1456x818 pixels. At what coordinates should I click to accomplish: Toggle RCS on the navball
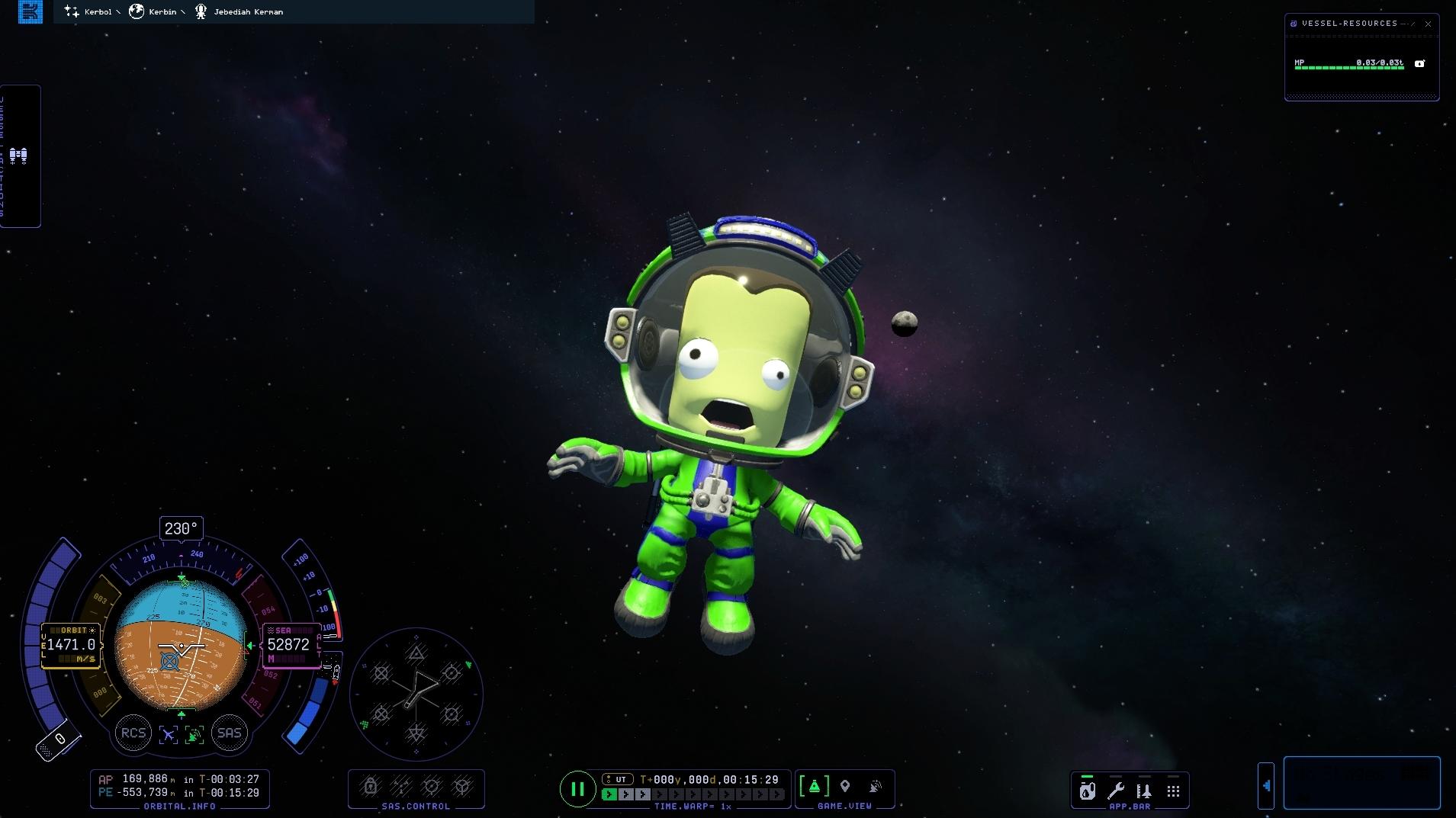(x=133, y=733)
